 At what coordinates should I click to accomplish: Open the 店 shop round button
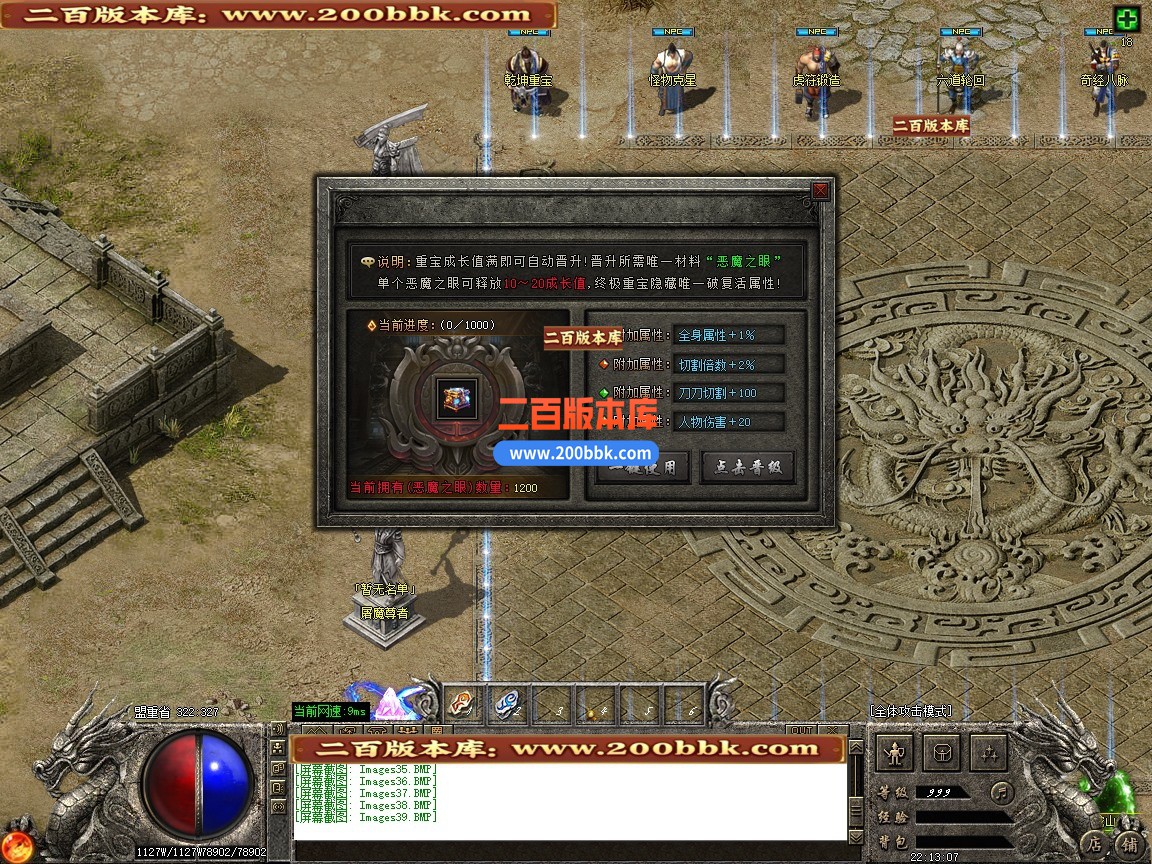click(x=1094, y=843)
